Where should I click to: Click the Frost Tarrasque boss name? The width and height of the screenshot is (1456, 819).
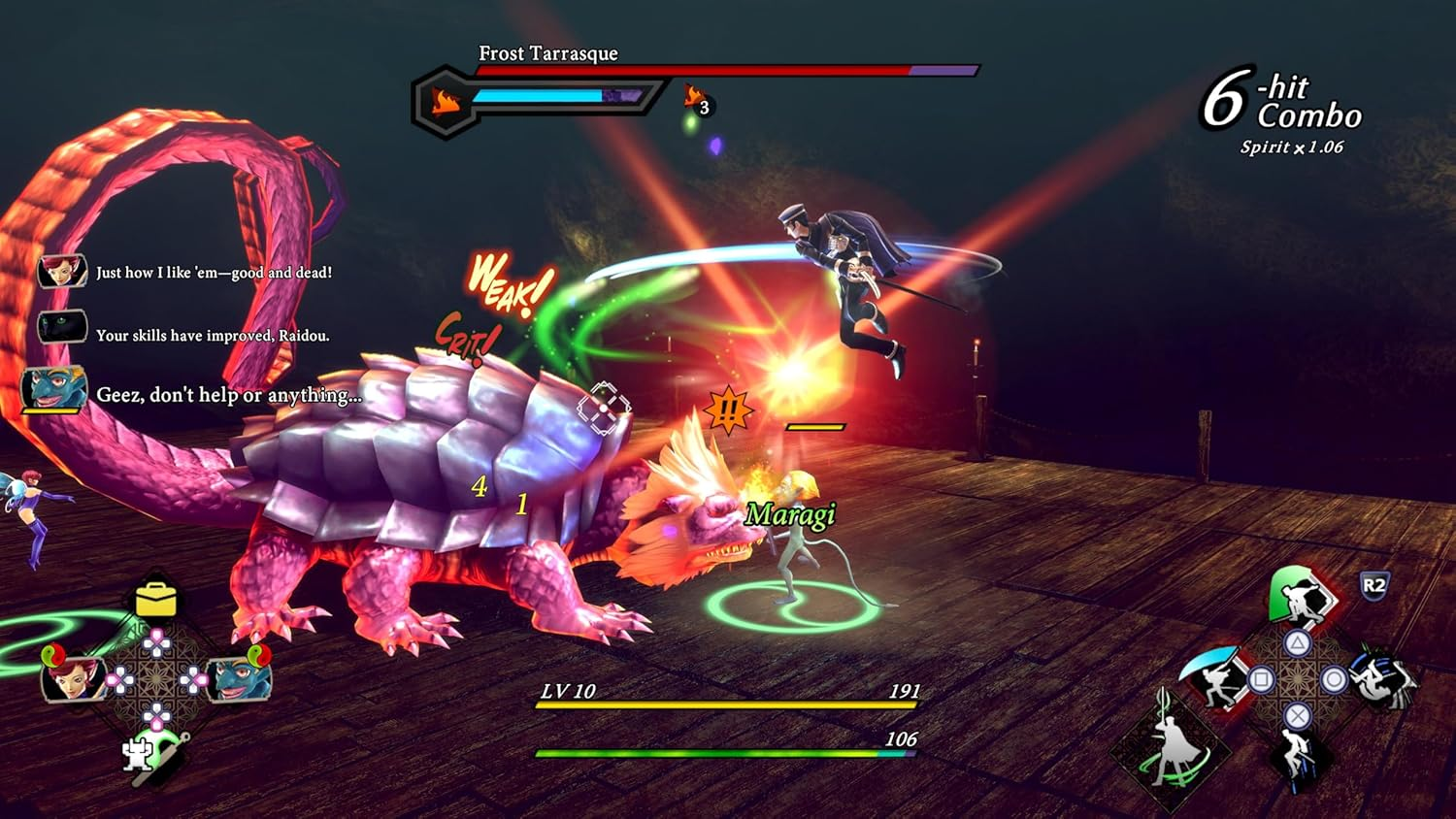point(546,54)
